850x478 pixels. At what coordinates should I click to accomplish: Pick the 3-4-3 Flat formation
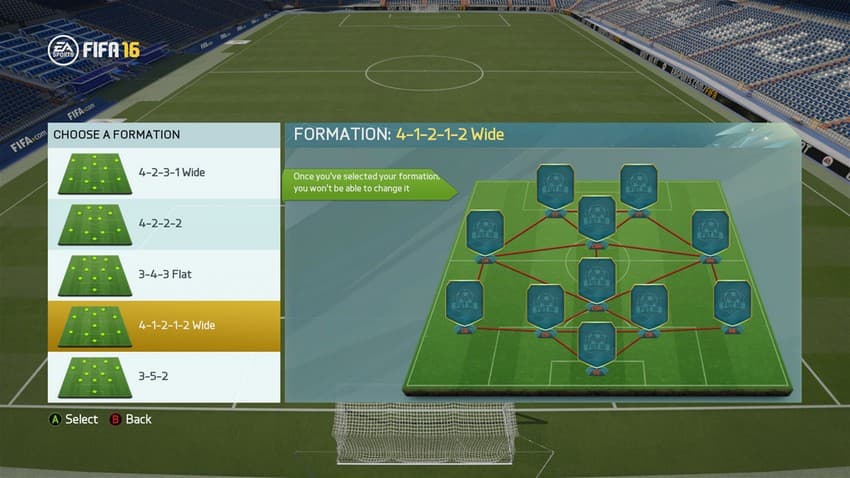(x=164, y=275)
